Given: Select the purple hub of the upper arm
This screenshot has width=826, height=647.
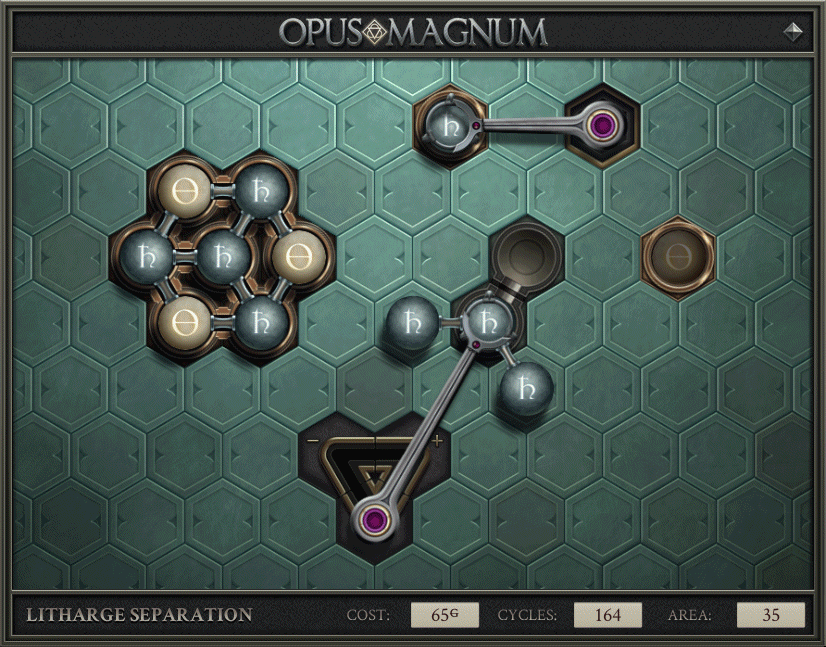Looking at the screenshot, I should pyautogui.click(x=601, y=125).
